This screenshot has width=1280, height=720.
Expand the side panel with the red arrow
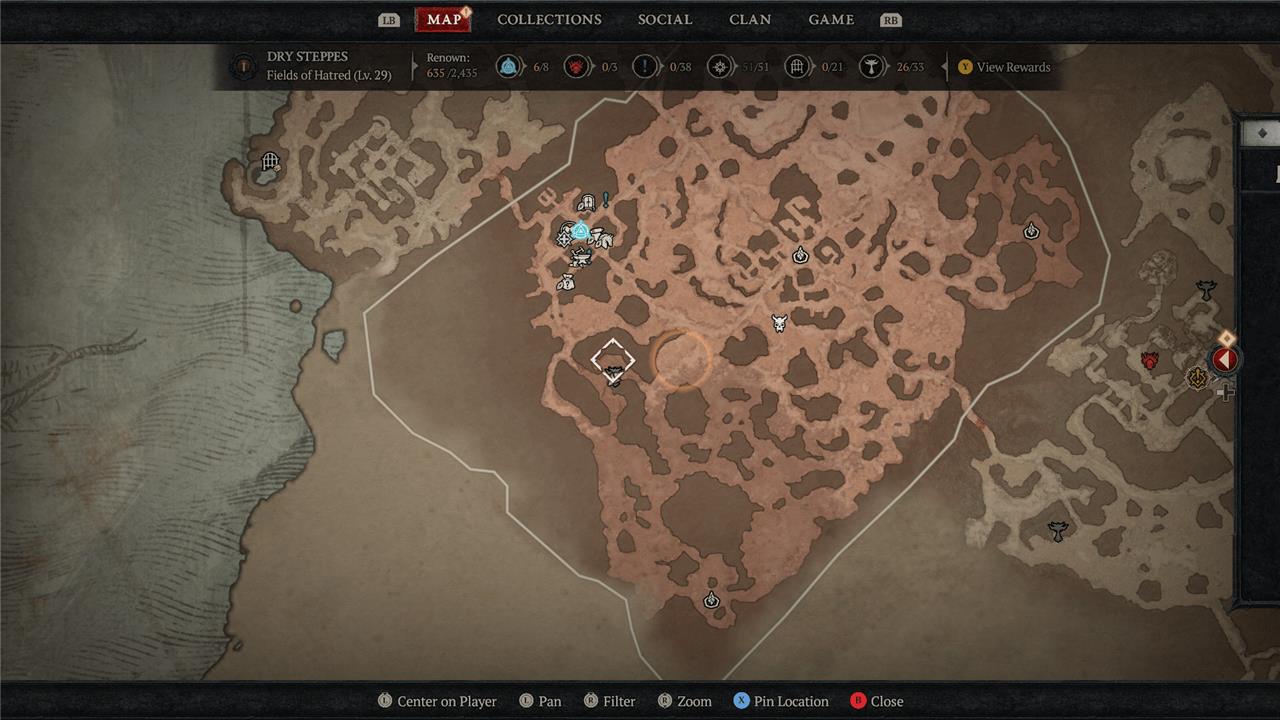[x=1225, y=359]
